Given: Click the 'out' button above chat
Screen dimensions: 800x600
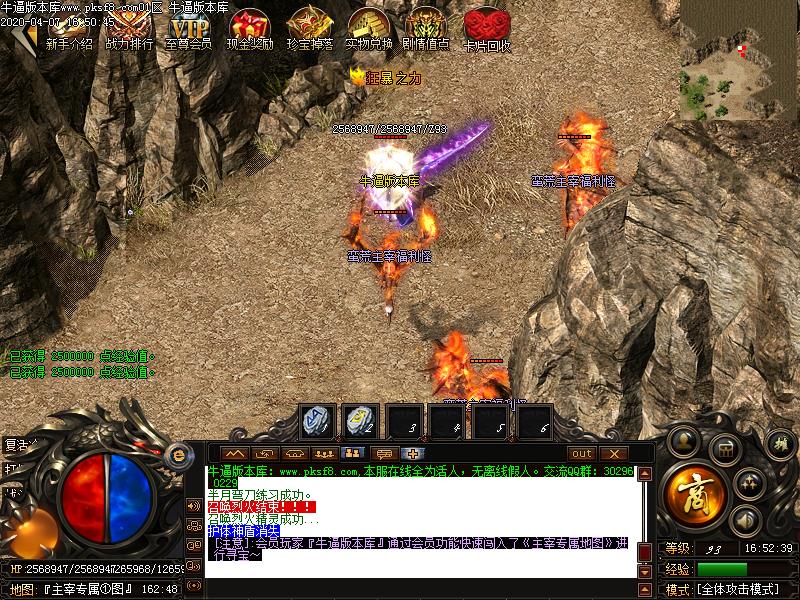Looking at the screenshot, I should point(581,453).
